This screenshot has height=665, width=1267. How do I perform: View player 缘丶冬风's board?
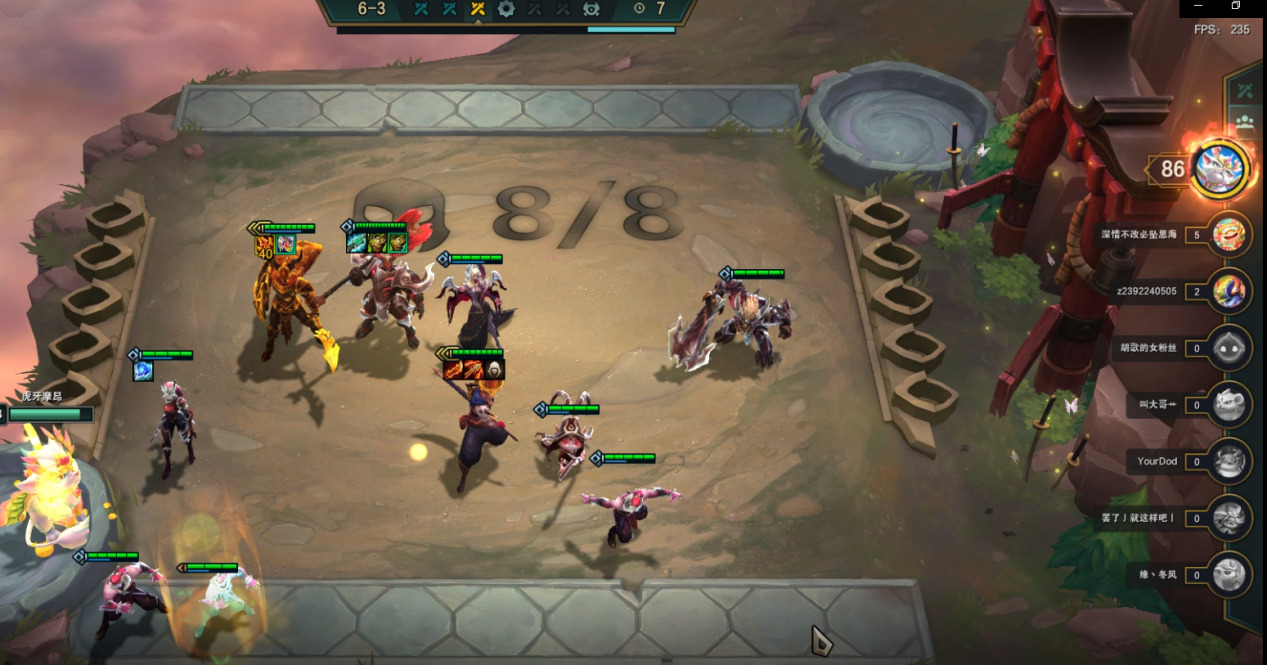click(x=1229, y=575)
